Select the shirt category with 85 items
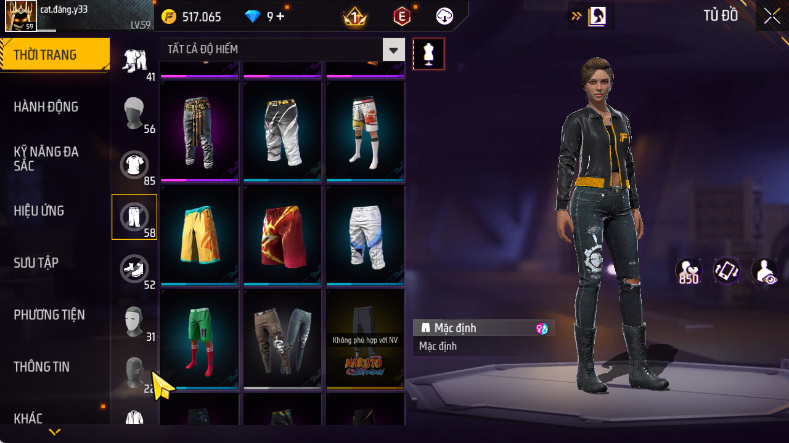Screen dimensions: 789x443 point(133,164)
